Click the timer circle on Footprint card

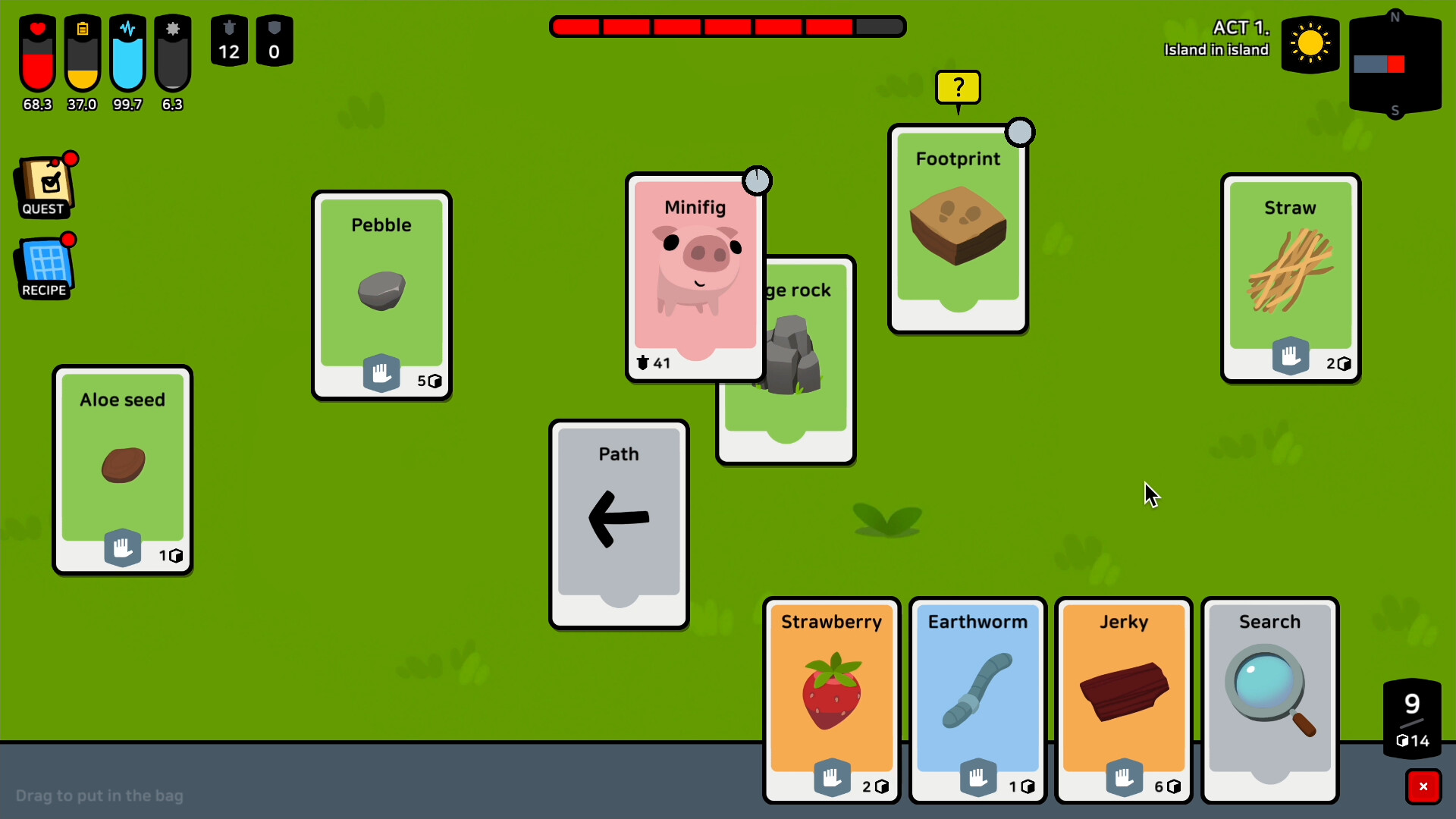pos(1021,131)
